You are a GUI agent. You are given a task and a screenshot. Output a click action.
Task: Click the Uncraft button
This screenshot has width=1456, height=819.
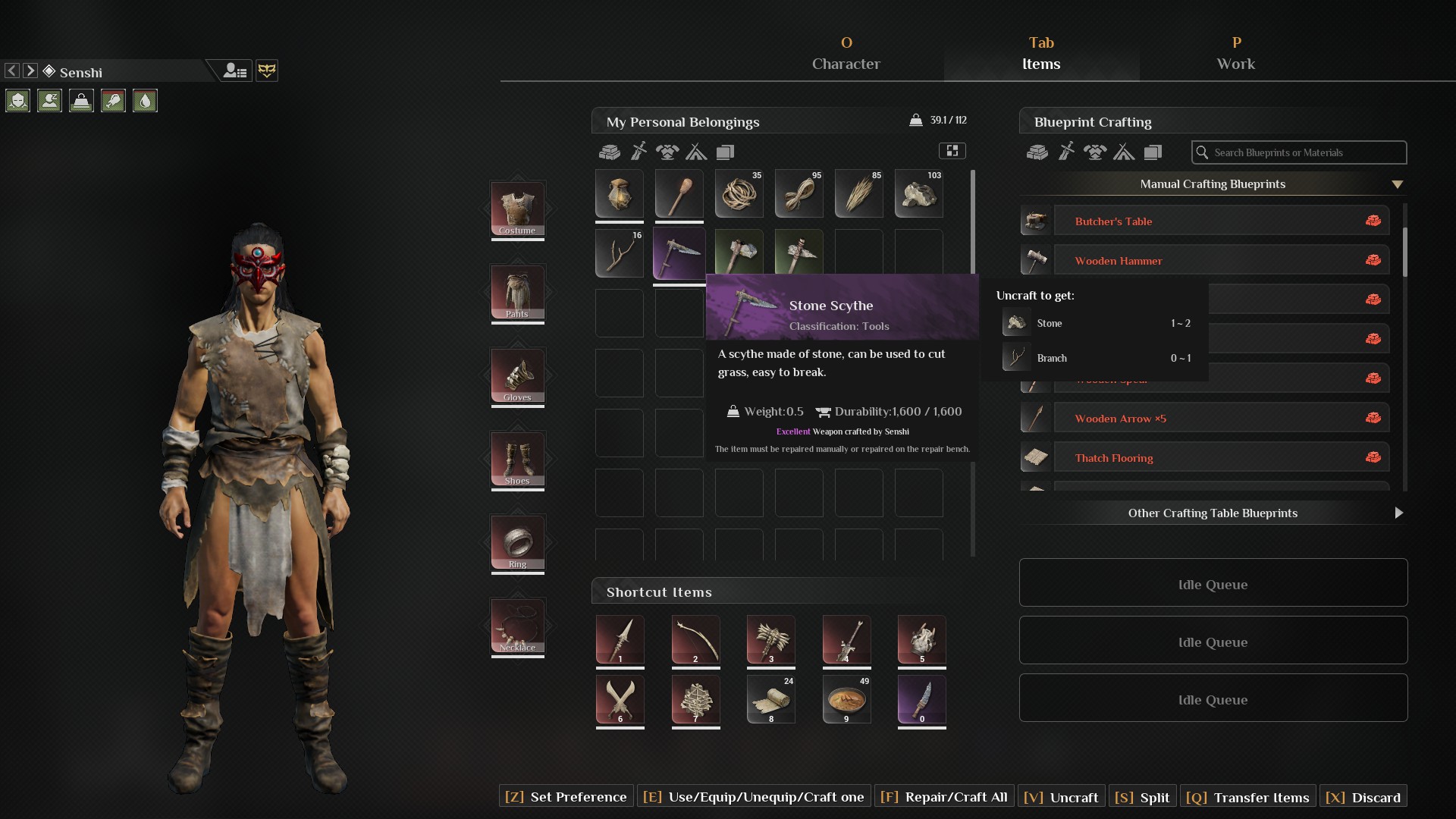(1061, 797)
